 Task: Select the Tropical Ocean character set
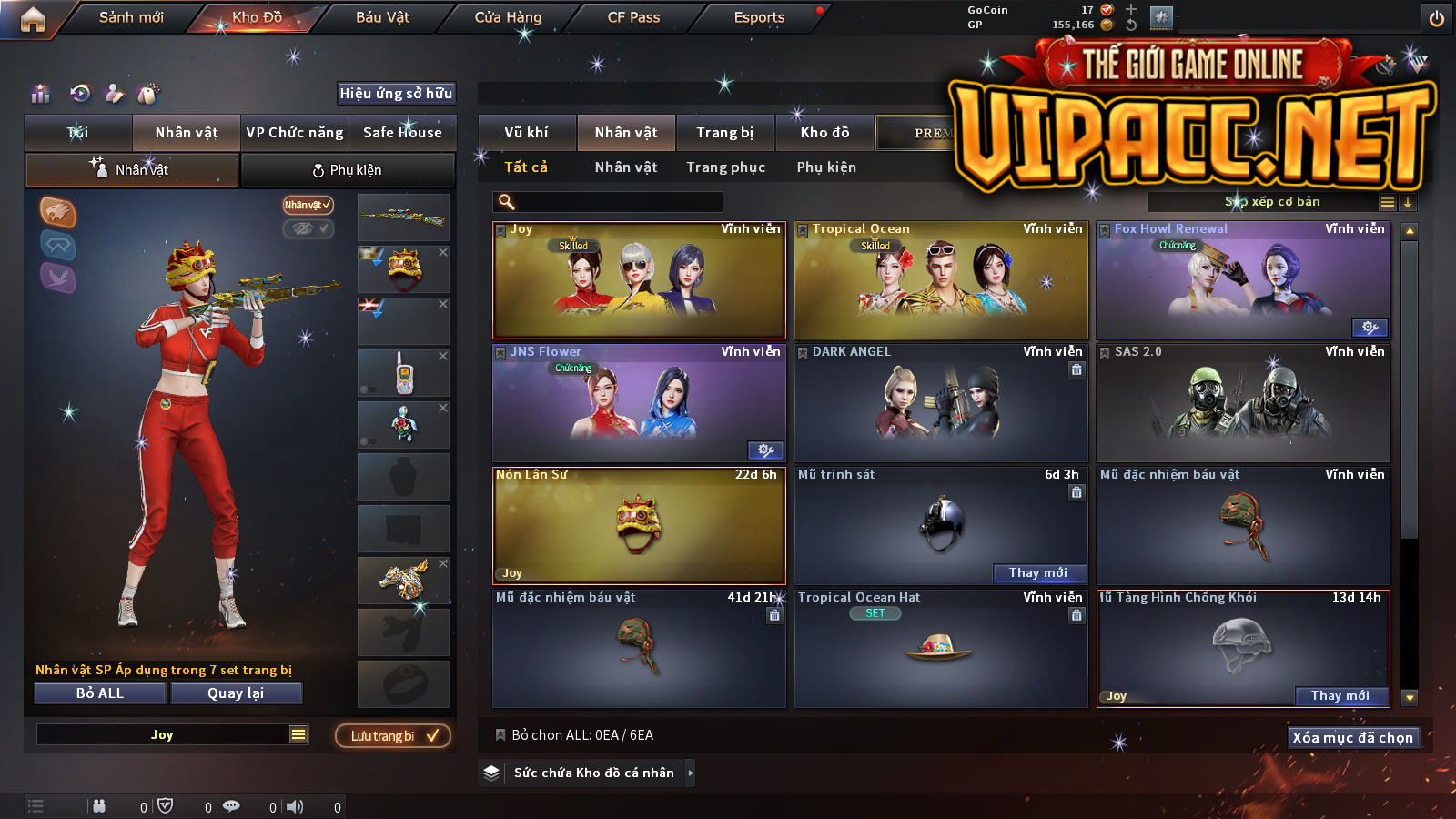click(x=941, y=282)
